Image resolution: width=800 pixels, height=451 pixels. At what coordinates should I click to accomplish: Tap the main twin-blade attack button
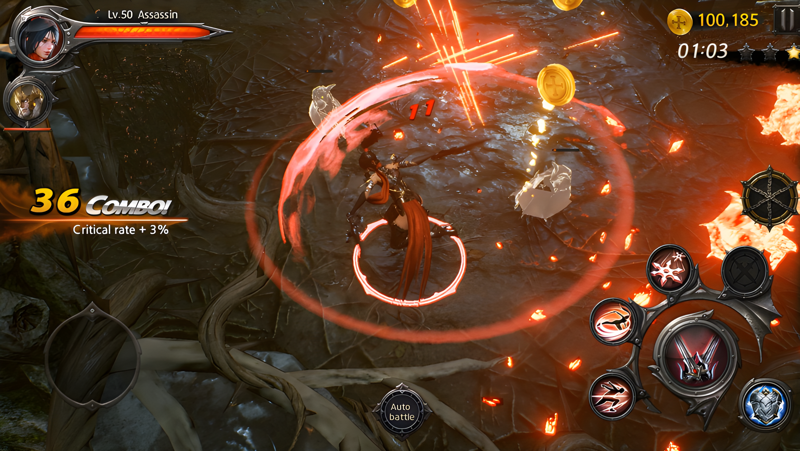tap(695, 356)
